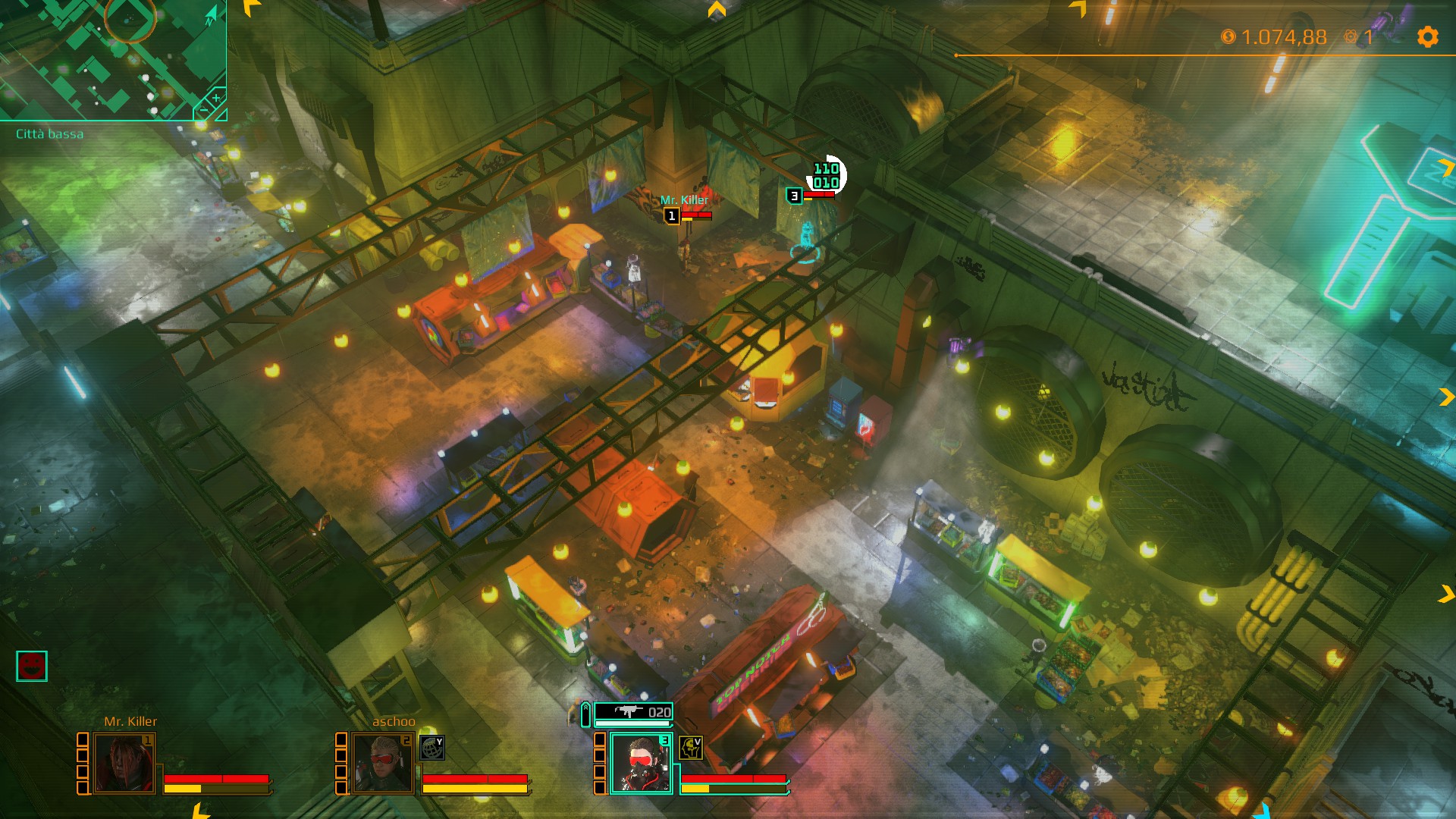Open the settings gear menu
This screenshot has height=819, width=1456.
click(1429, 36)
